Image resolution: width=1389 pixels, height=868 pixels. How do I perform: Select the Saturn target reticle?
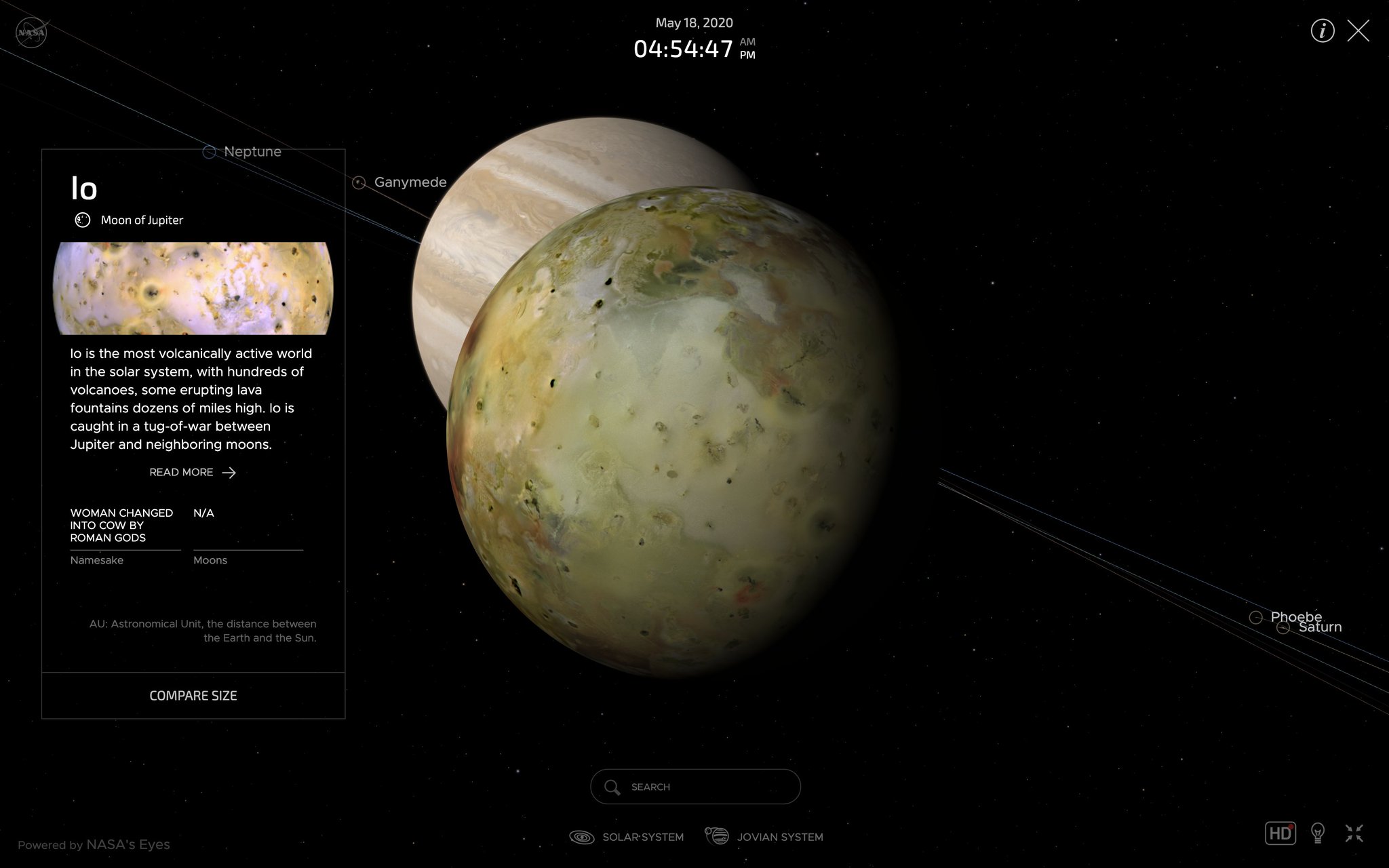(x=1284, y=627)
